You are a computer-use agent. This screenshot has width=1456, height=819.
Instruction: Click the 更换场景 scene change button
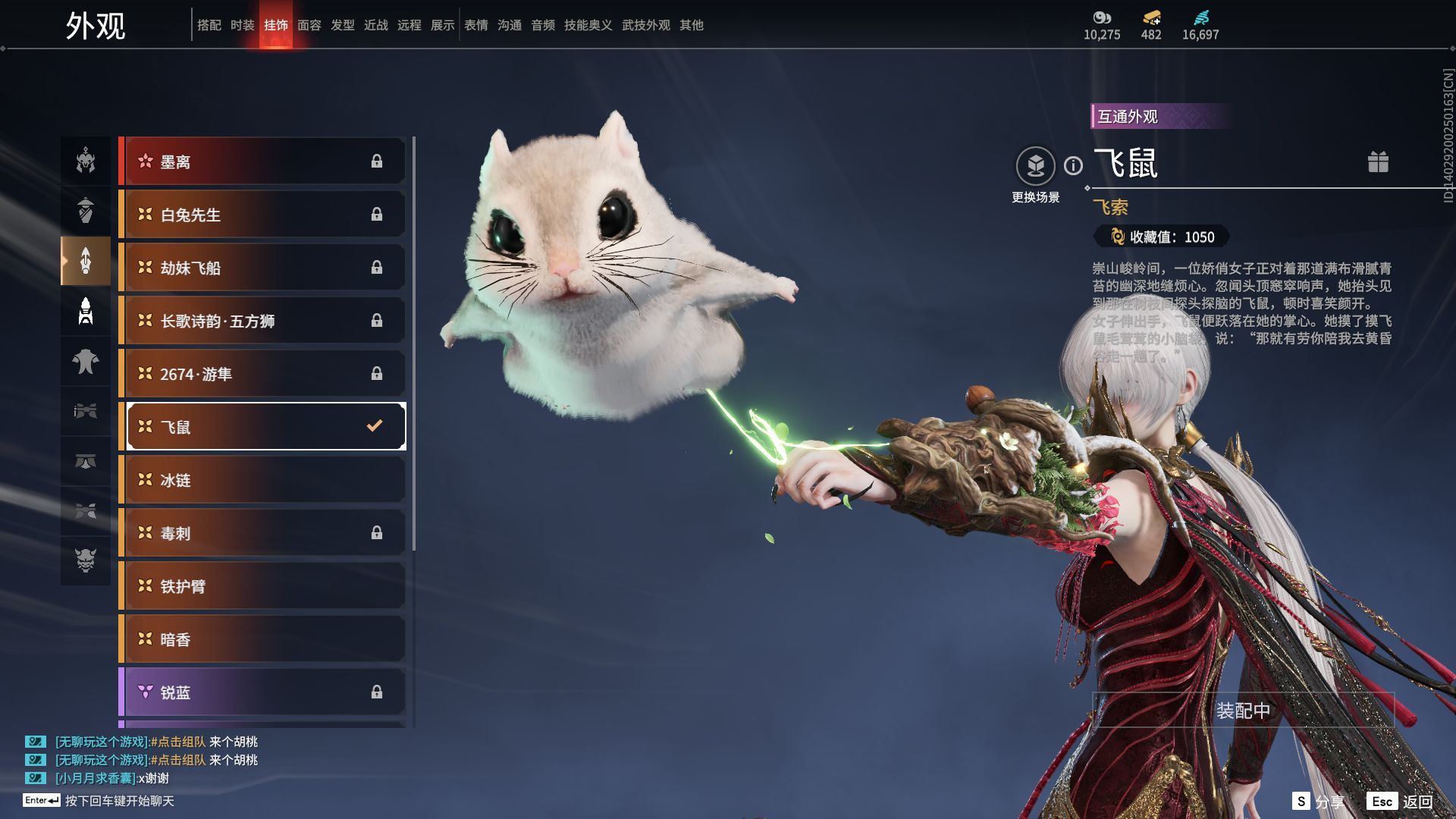click(1035, 166)
